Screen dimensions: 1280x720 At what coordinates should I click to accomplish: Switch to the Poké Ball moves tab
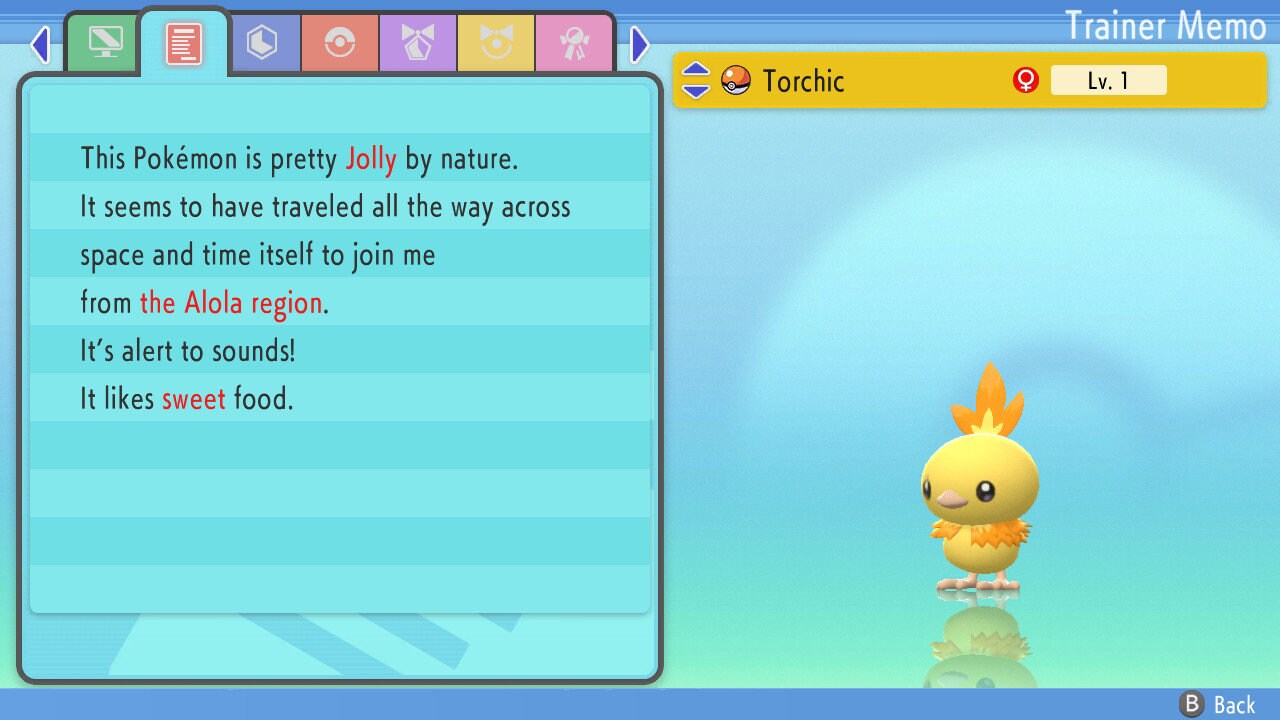(x=340, y=42)
